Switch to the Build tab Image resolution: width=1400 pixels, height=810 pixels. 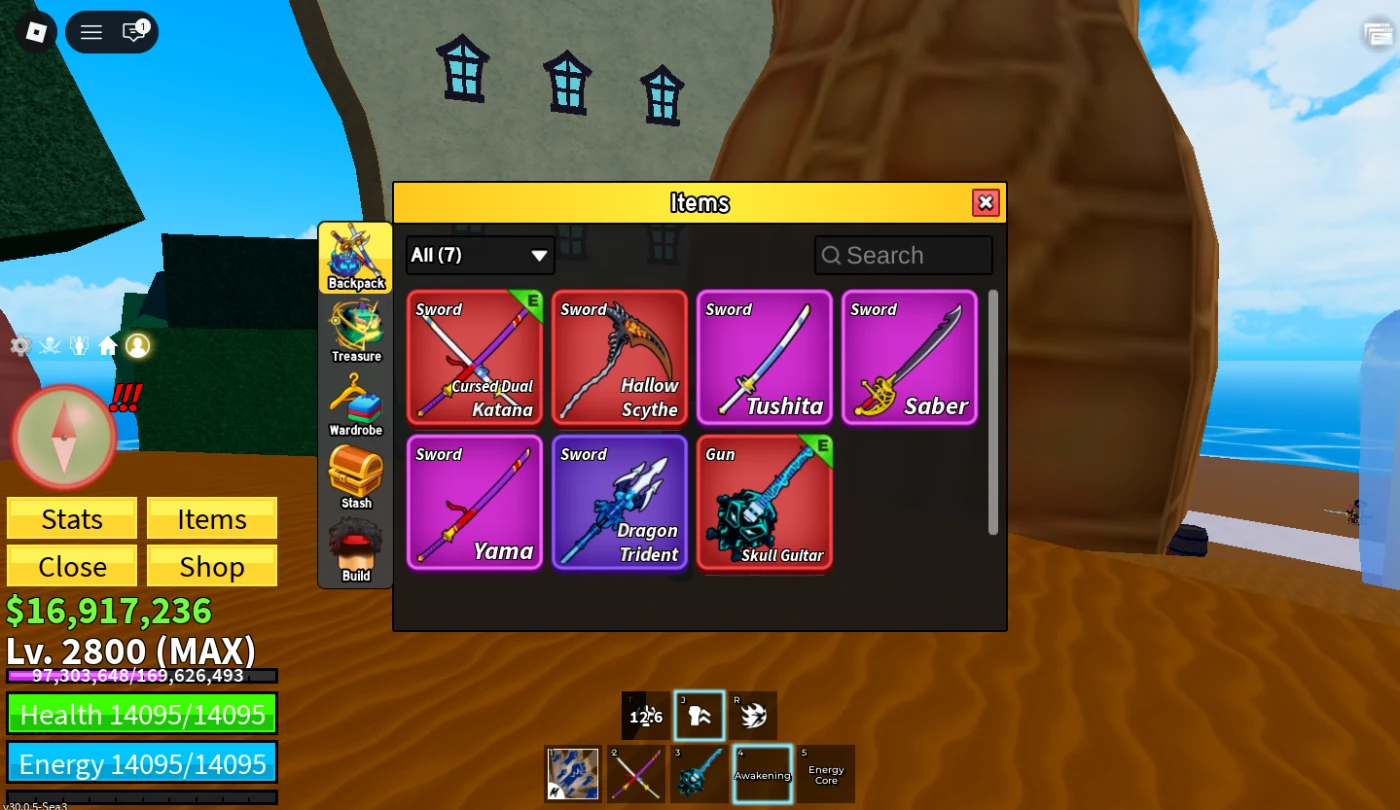356,550
